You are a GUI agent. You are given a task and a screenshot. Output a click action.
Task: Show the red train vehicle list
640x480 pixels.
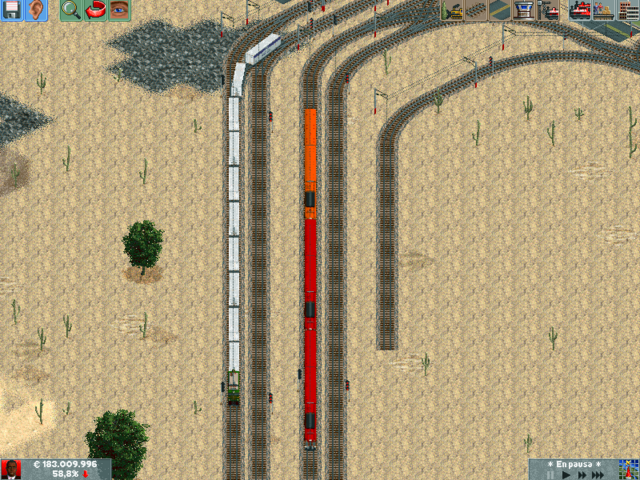coord(580,11)
